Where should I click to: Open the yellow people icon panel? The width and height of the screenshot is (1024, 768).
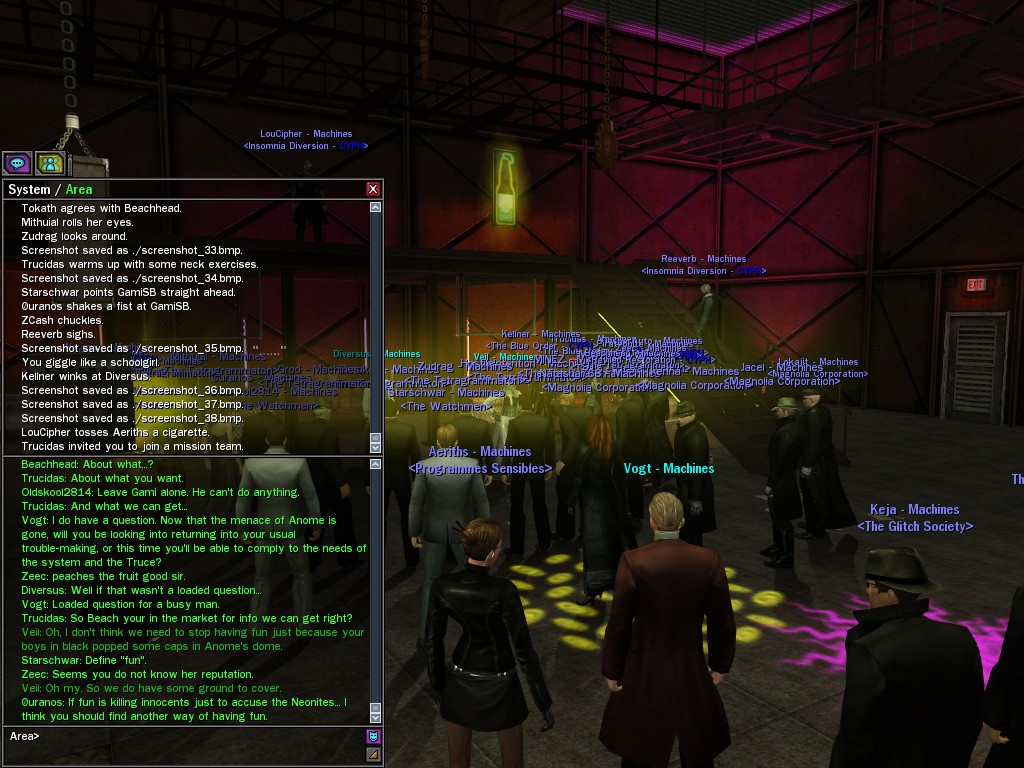tap(50, 163)
